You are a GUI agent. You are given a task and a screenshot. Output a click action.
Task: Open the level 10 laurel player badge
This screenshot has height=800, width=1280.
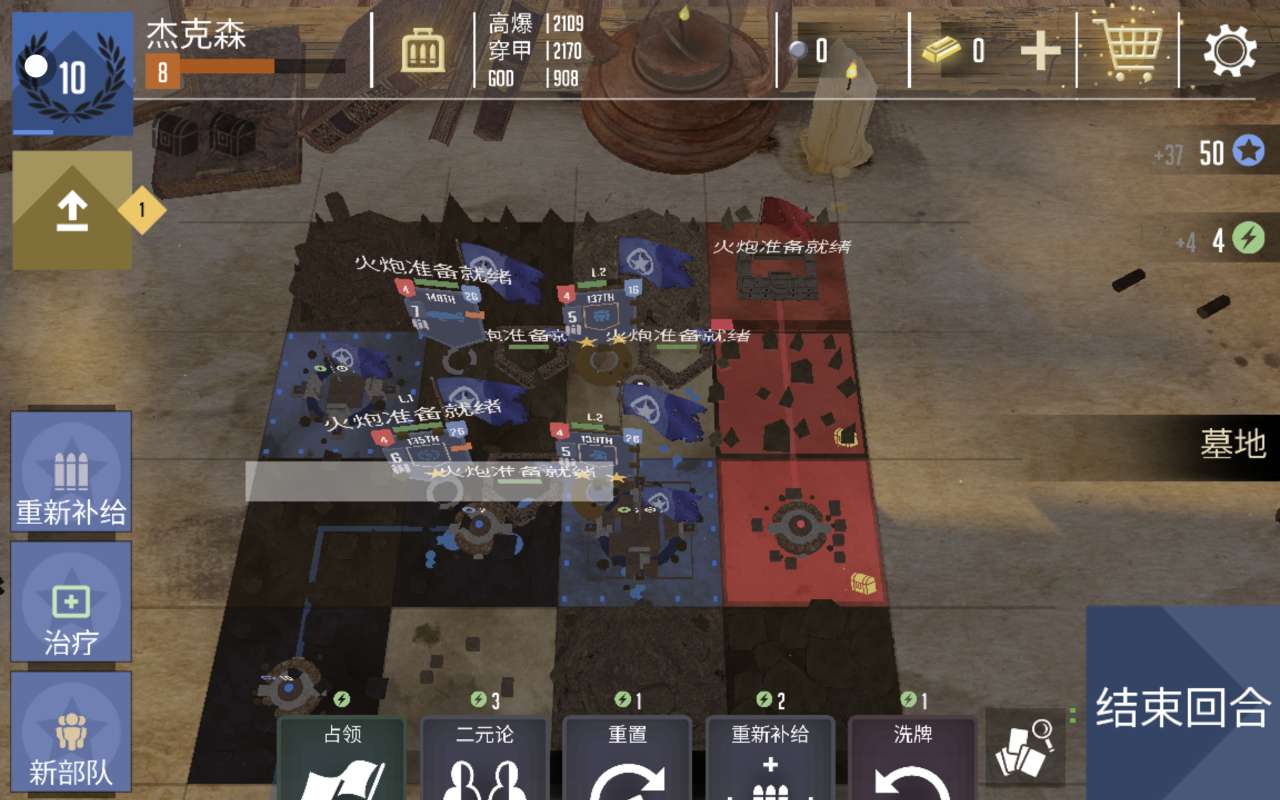click(x=72, y=73)
